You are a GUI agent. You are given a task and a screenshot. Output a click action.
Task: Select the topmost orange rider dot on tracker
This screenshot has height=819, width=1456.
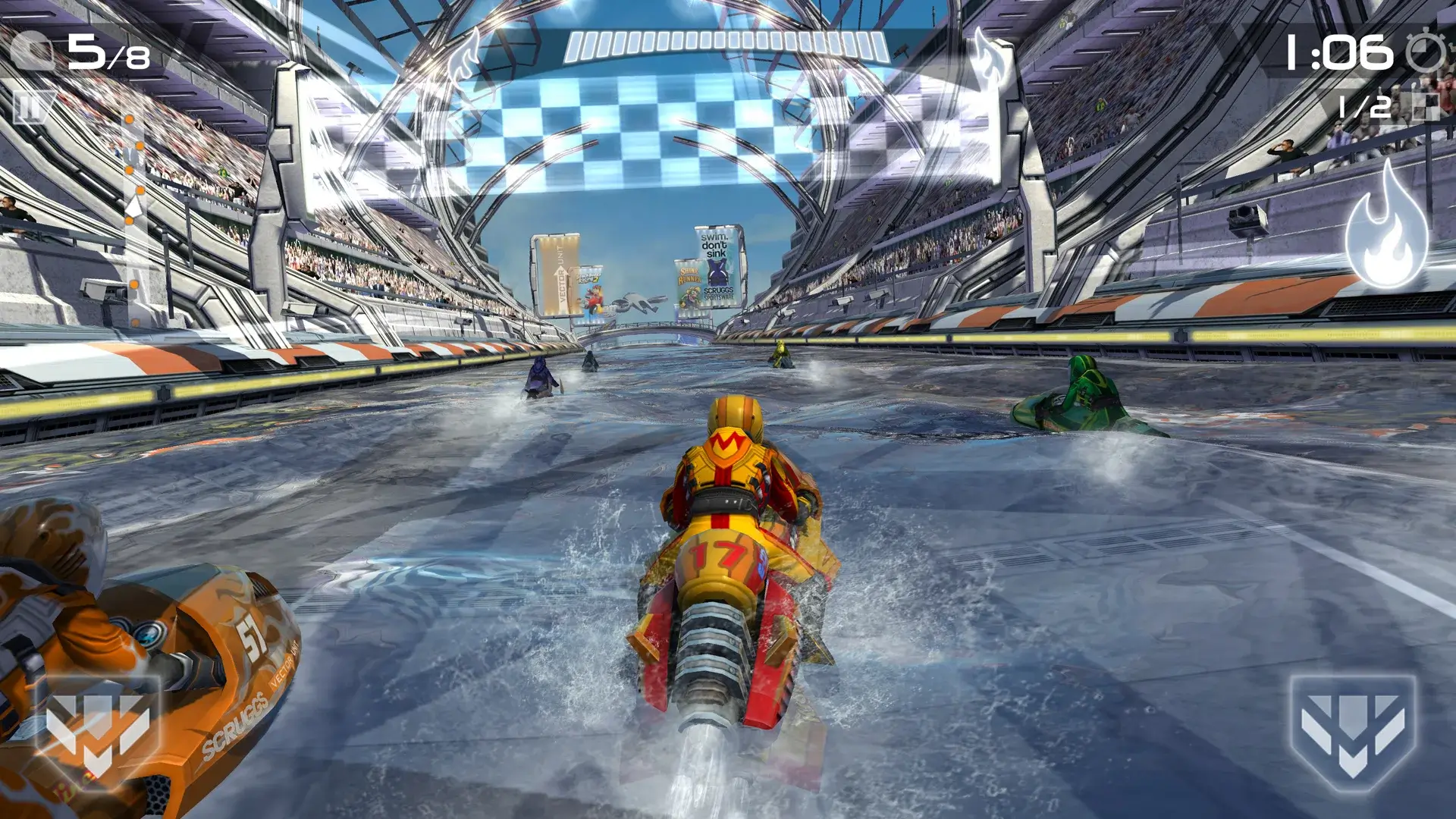pos(129,119)
